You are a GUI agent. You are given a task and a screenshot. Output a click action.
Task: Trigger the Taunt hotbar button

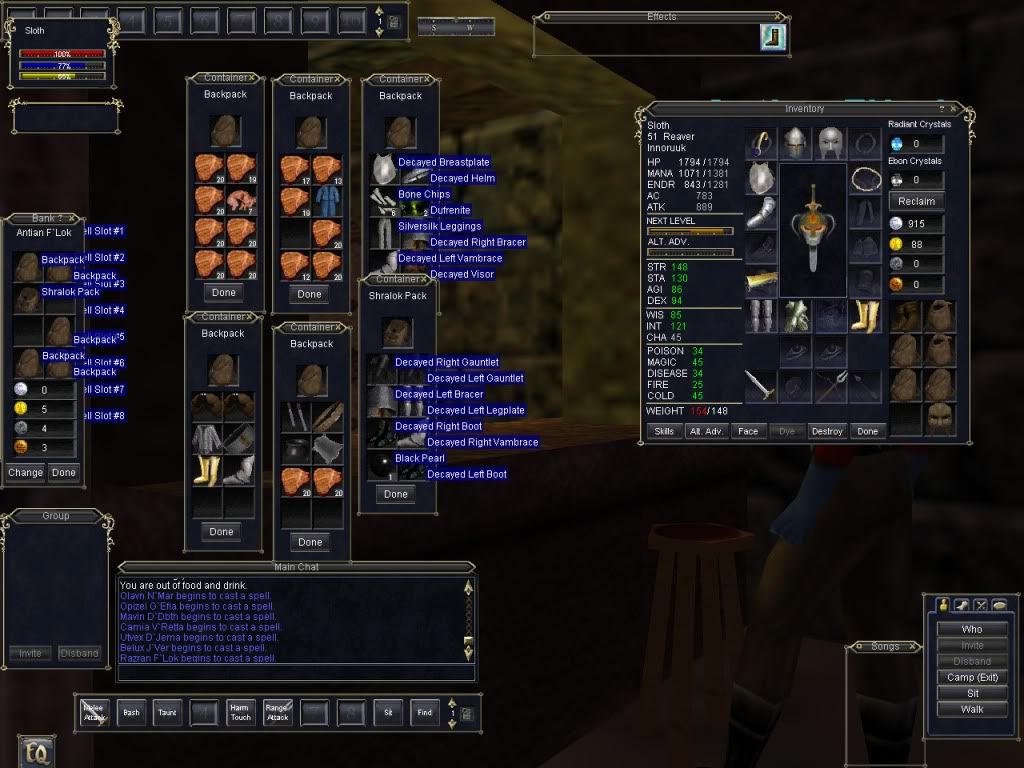[167, 712]
